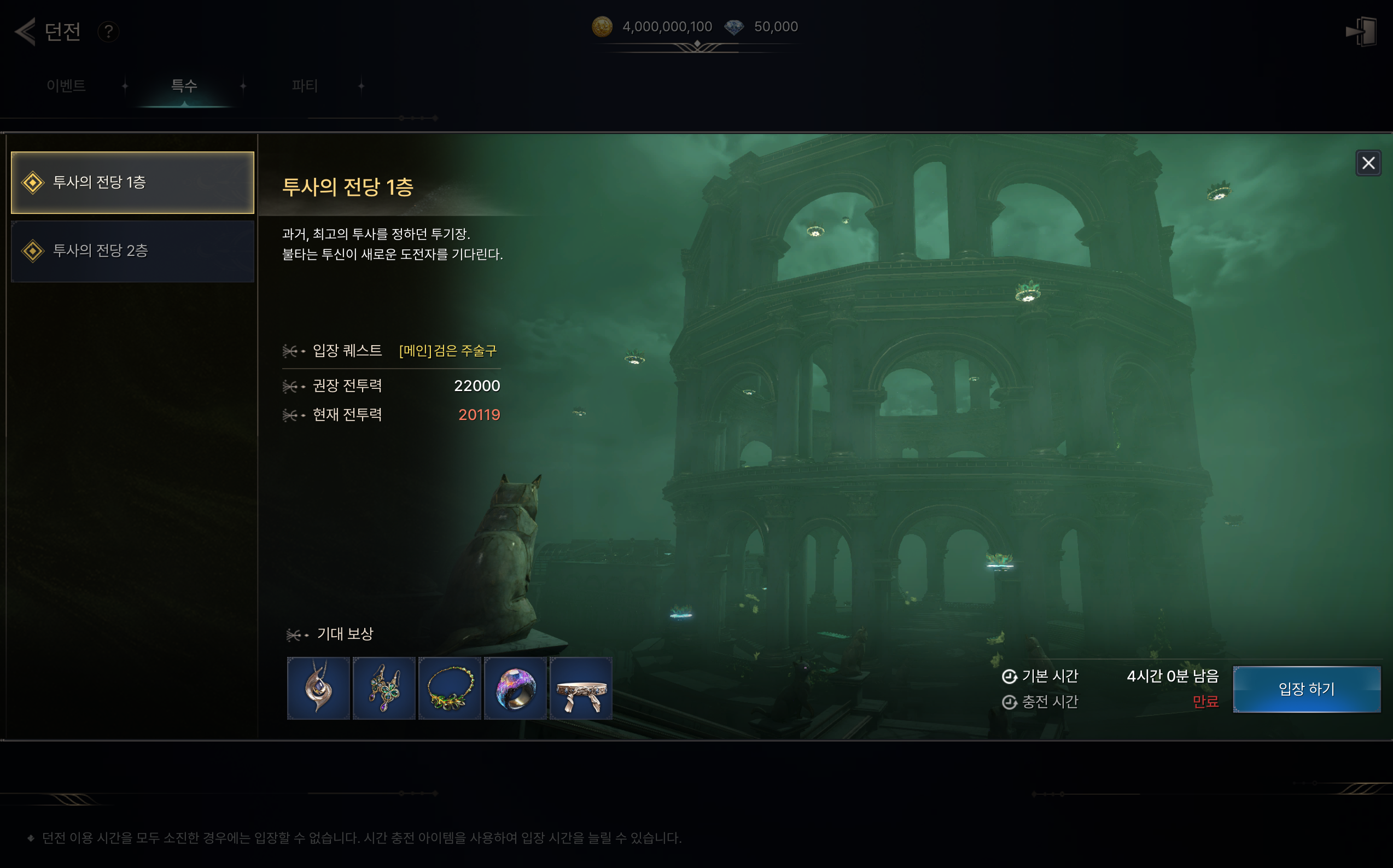1393x868 pixels.
Task: Click the exit door icon
Action: [1361, 31]
